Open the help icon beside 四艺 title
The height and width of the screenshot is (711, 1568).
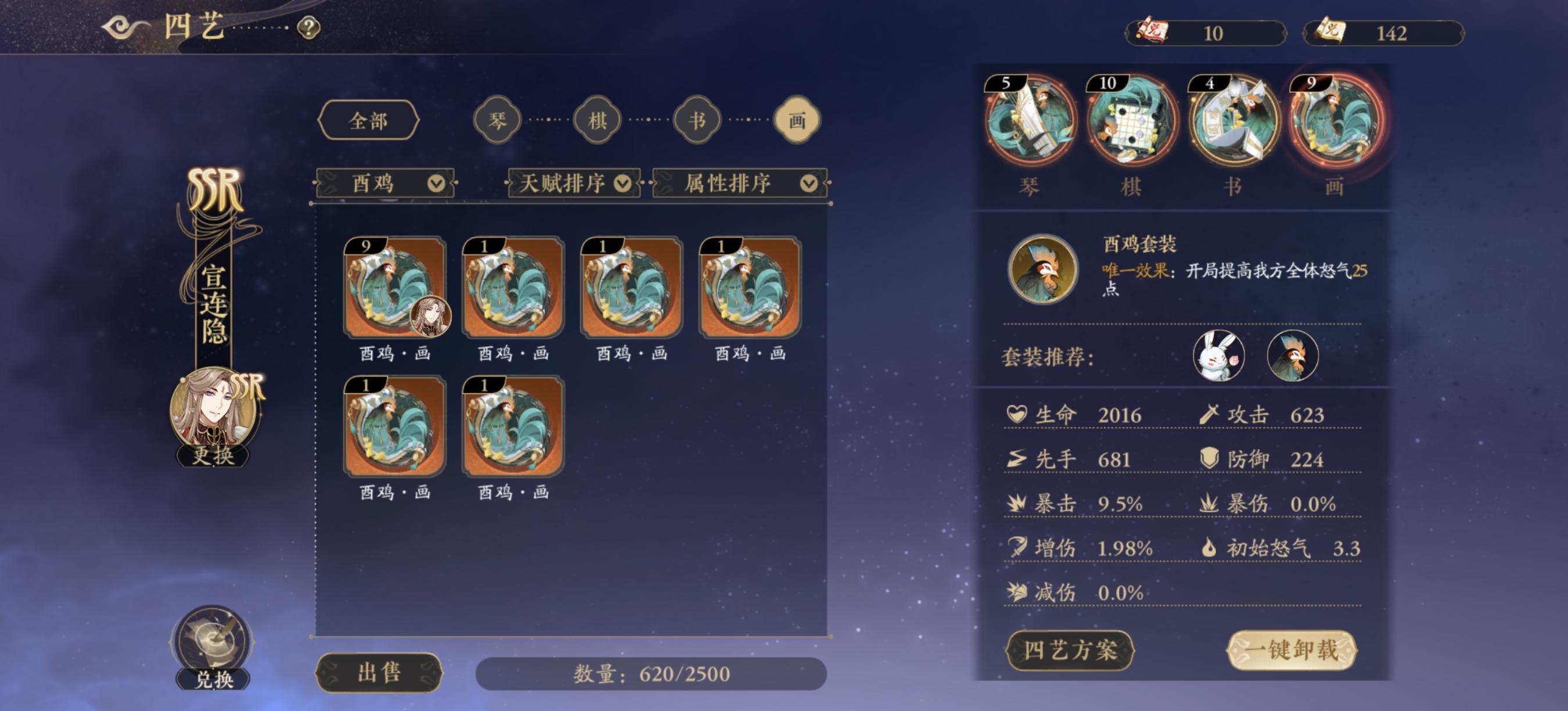[x=309, y=27]
